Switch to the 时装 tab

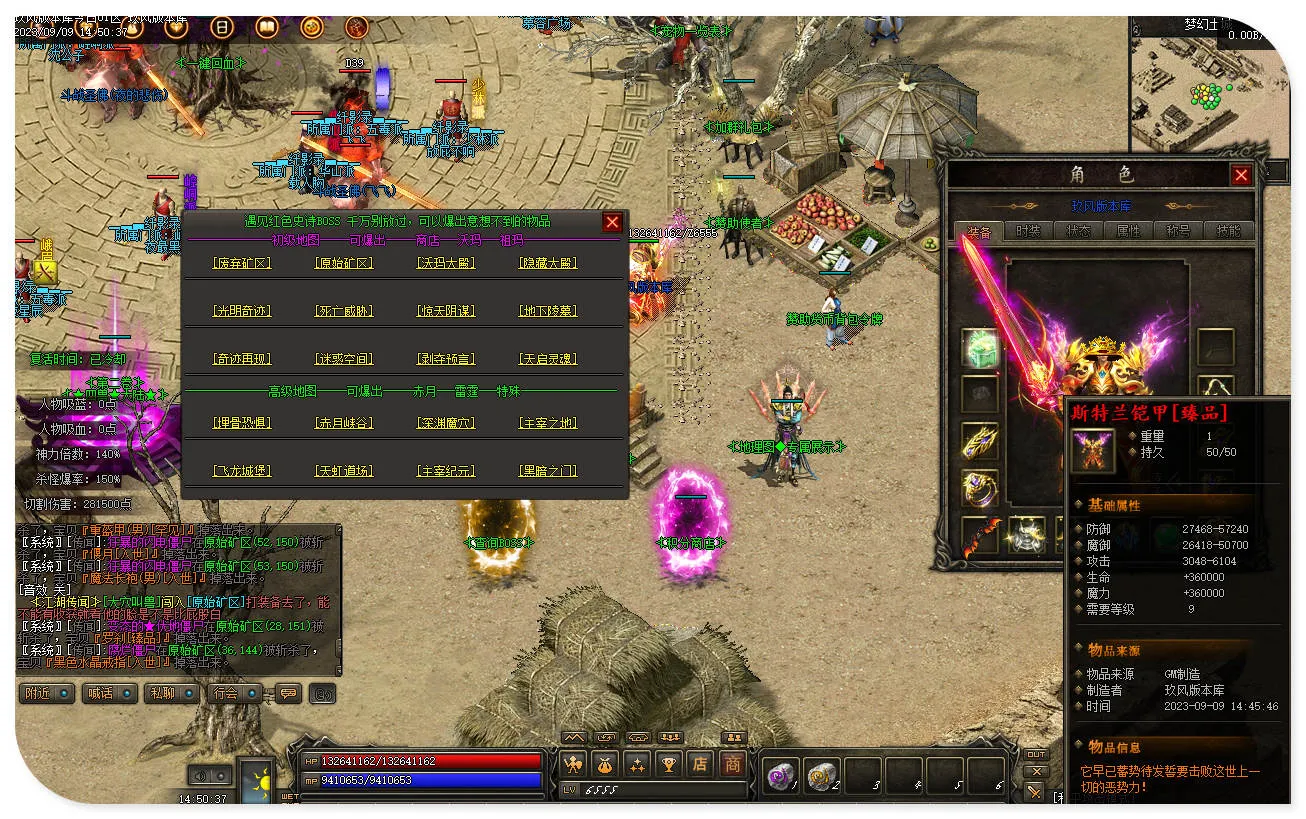(x=1028, y=231)
